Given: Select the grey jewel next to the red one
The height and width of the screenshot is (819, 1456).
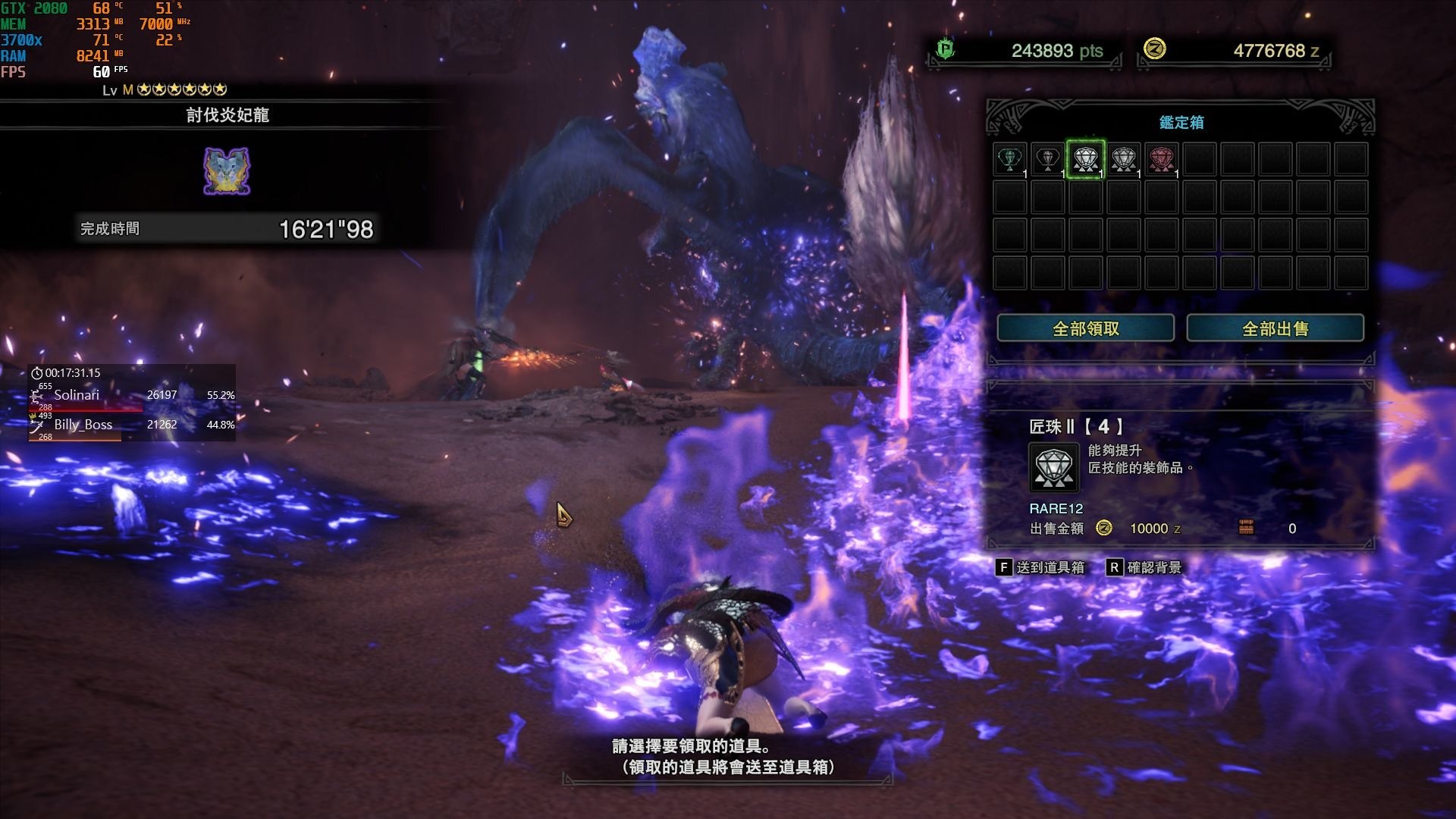Looking at the screenshot, I should click(1123, 159).
